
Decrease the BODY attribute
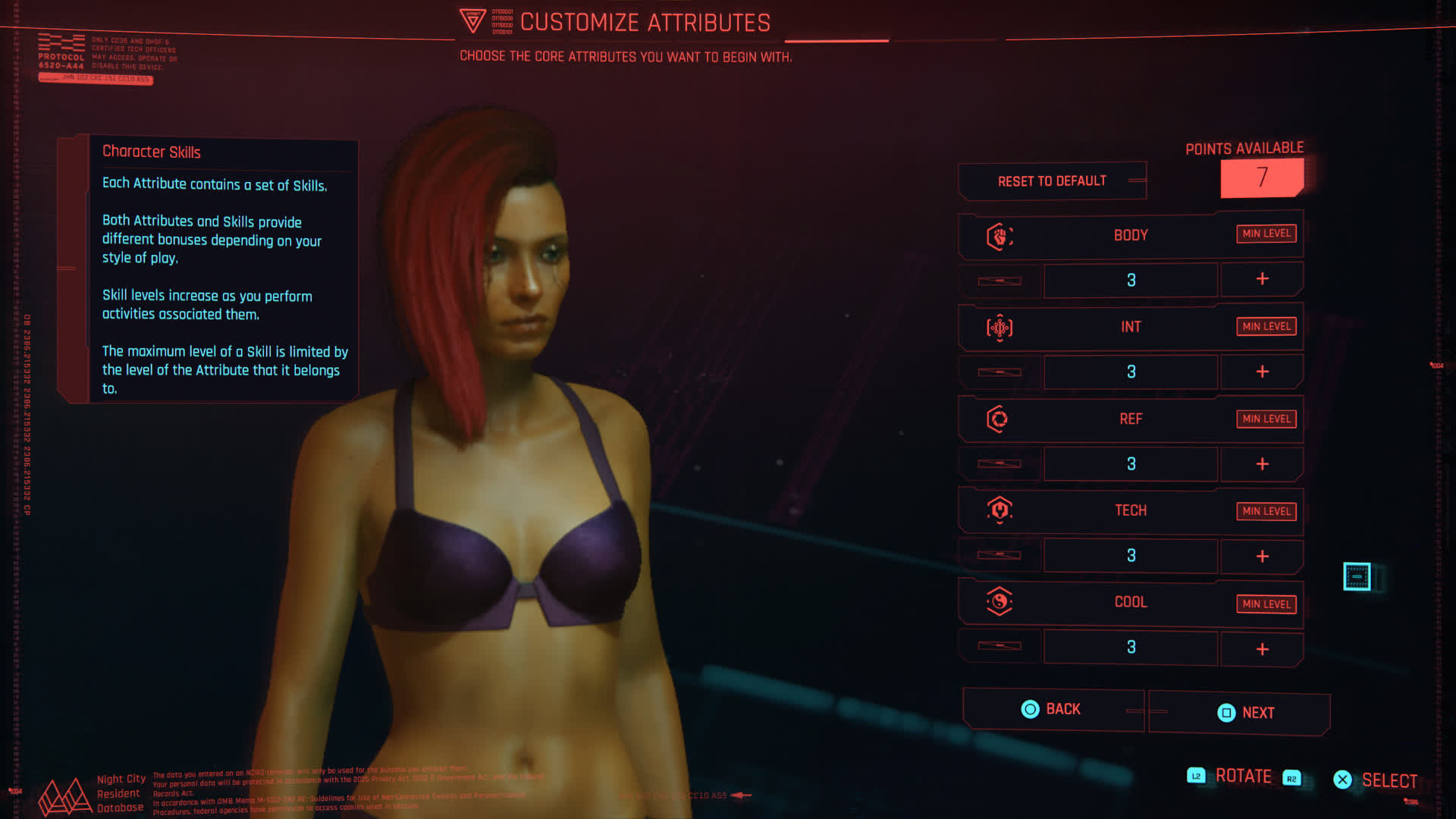(x=999, y=281)
